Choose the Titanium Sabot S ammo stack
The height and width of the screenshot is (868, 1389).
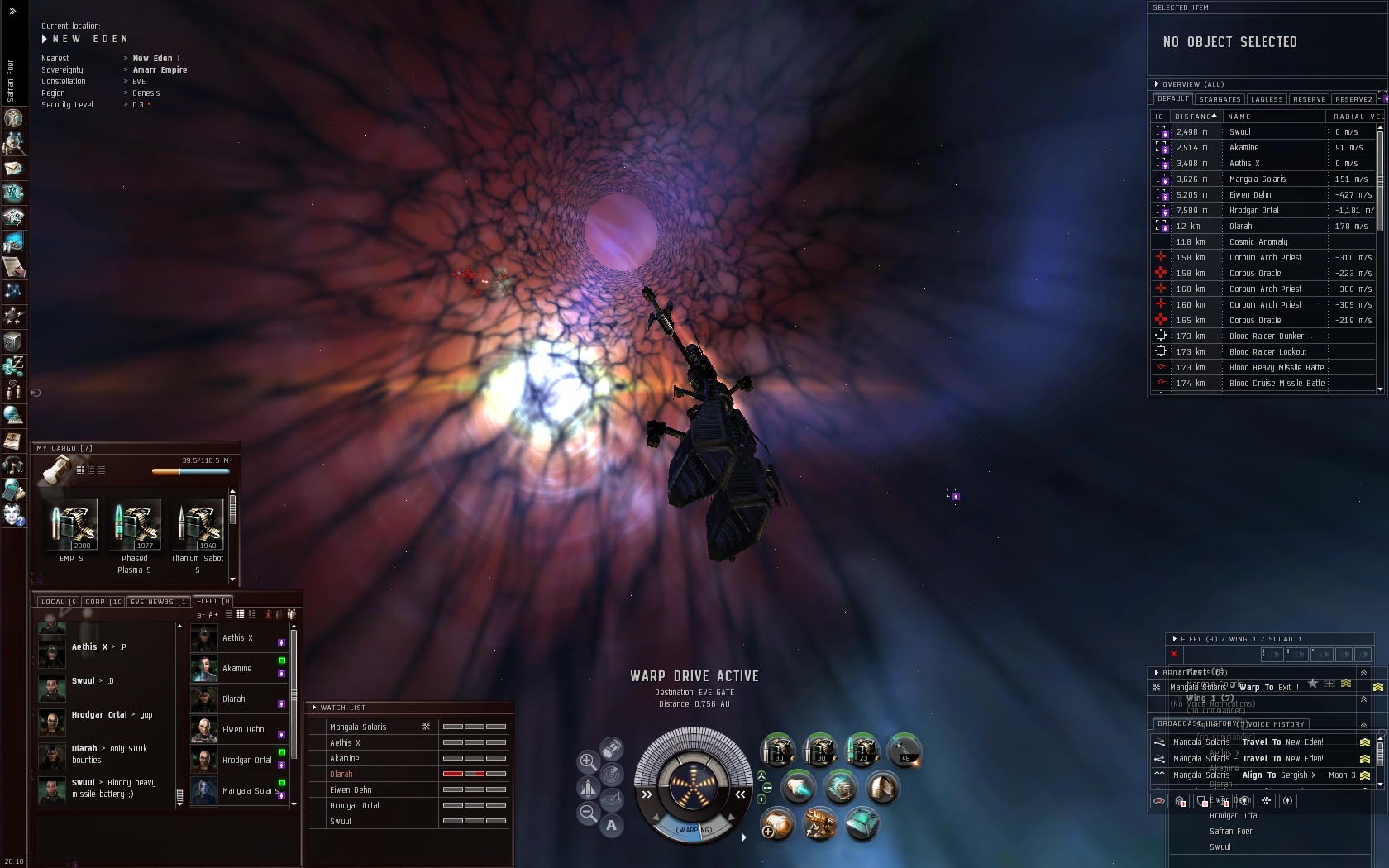[x=198, y=526]
